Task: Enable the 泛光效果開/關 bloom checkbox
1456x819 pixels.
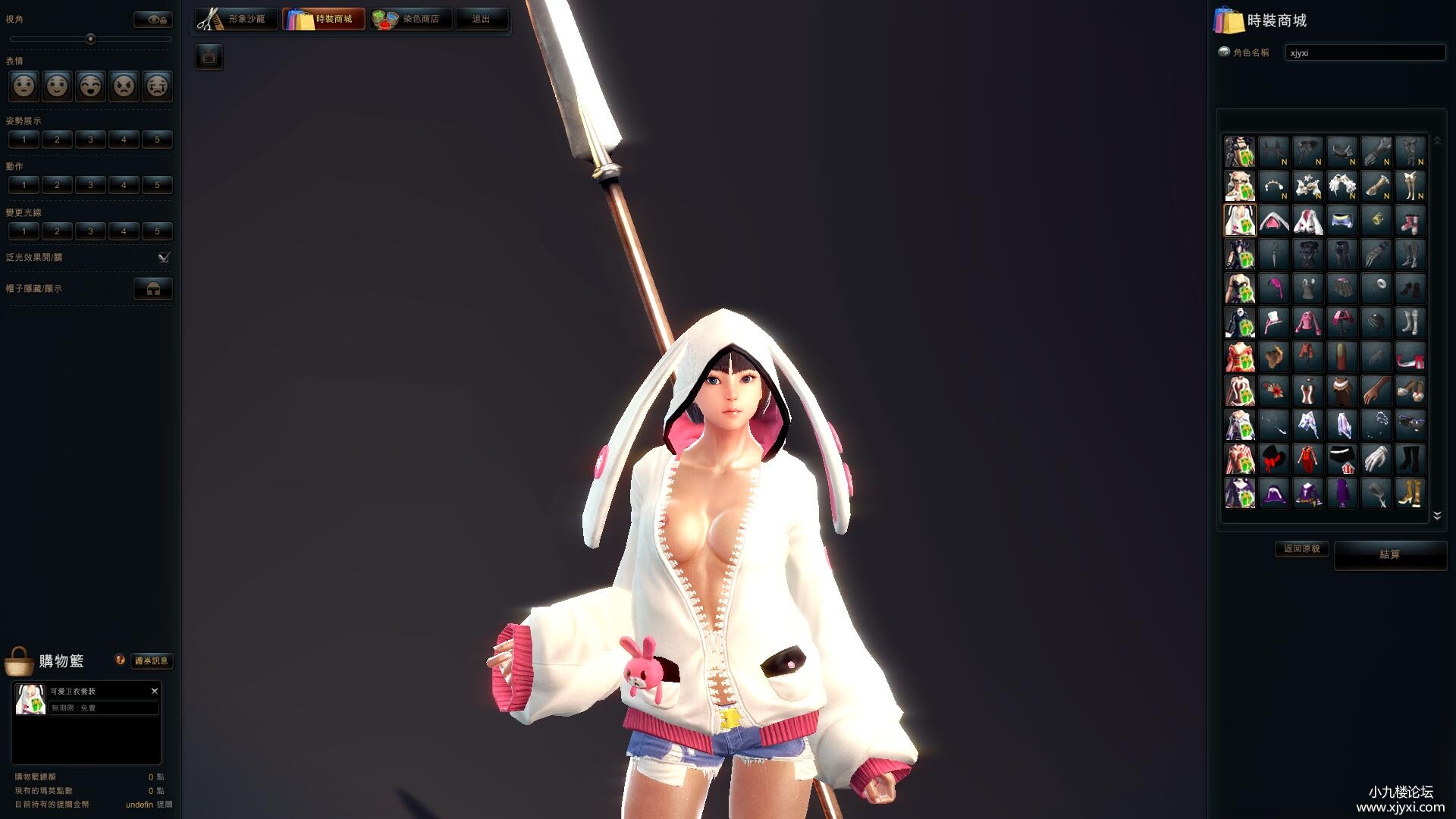Action: [x=163, y=257]
